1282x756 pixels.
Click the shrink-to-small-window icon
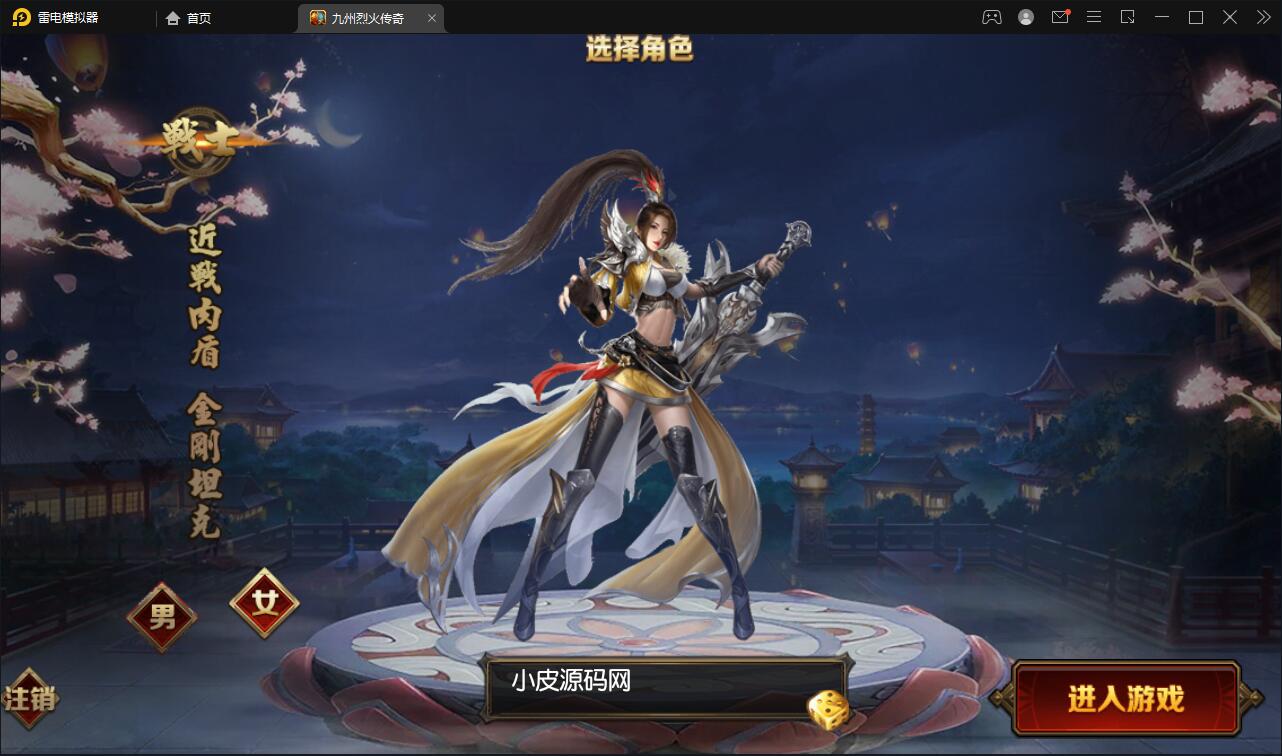pos(1127,17)
